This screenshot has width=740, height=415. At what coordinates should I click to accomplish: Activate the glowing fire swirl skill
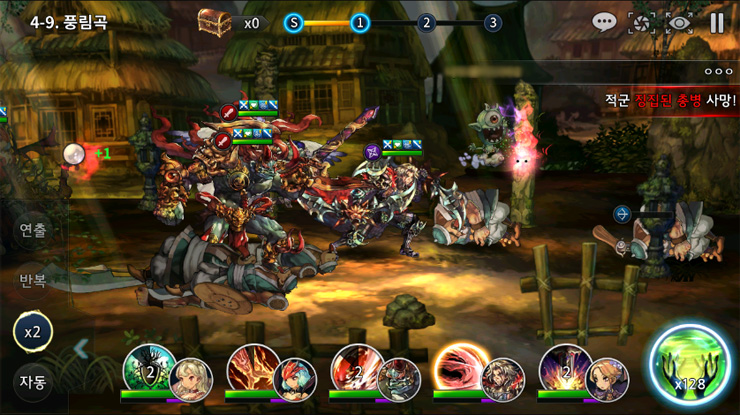tap(458, 368)
